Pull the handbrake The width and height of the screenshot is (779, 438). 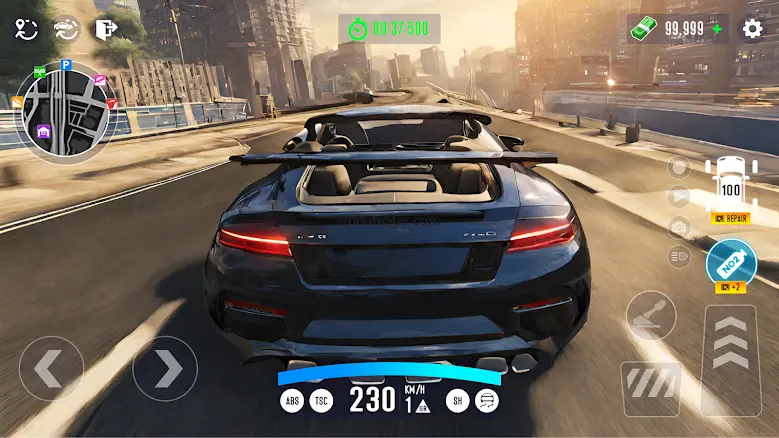point(651,316)
